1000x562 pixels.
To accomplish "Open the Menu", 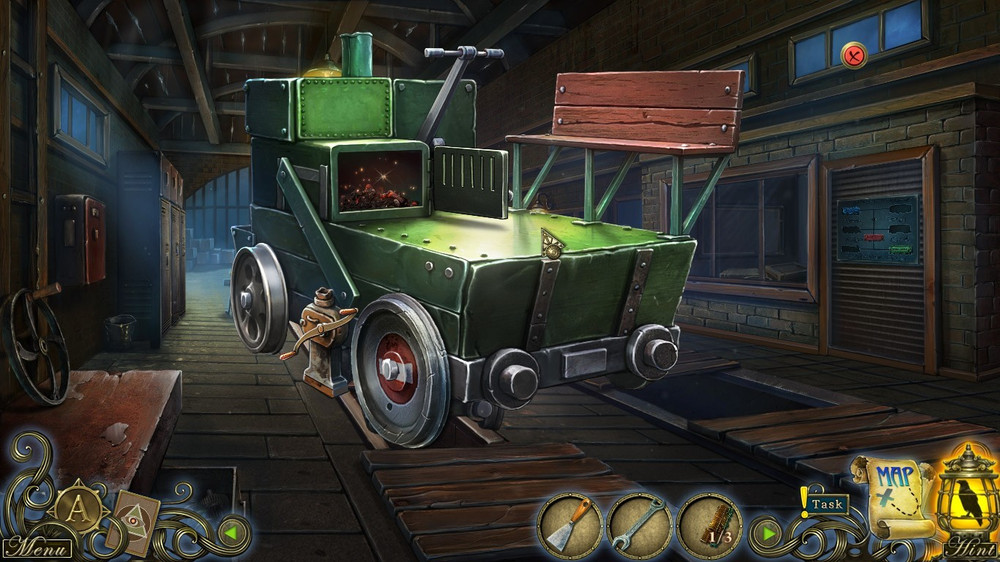I will [36, 549].
